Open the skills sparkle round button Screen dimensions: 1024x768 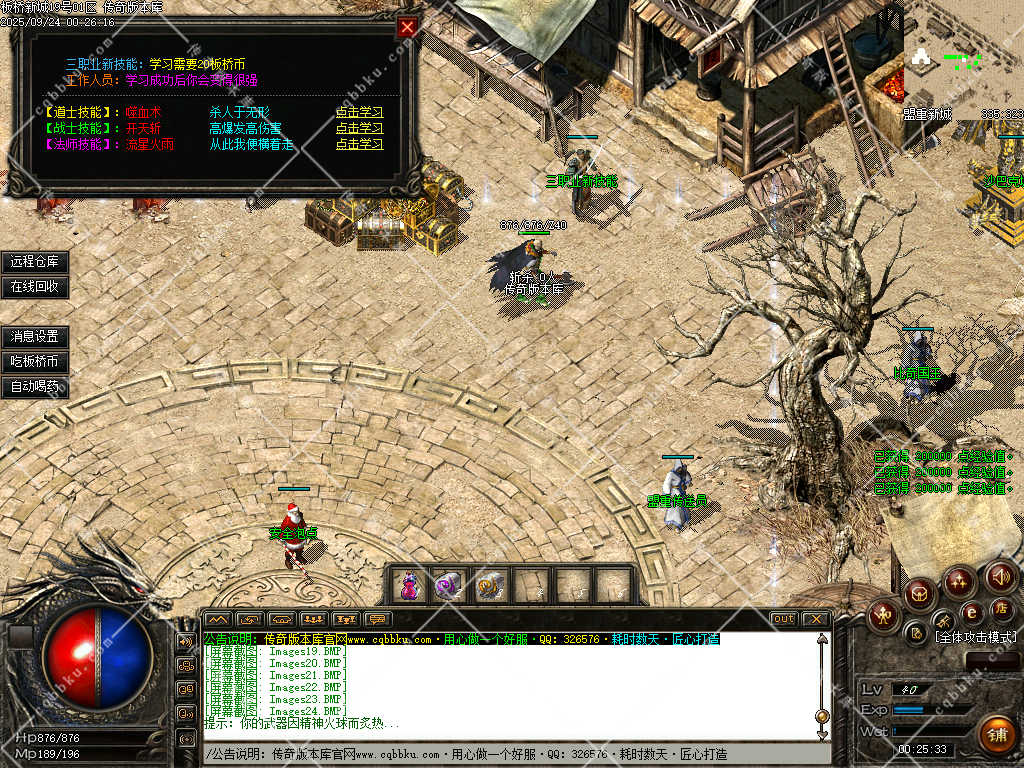[959, 581]
